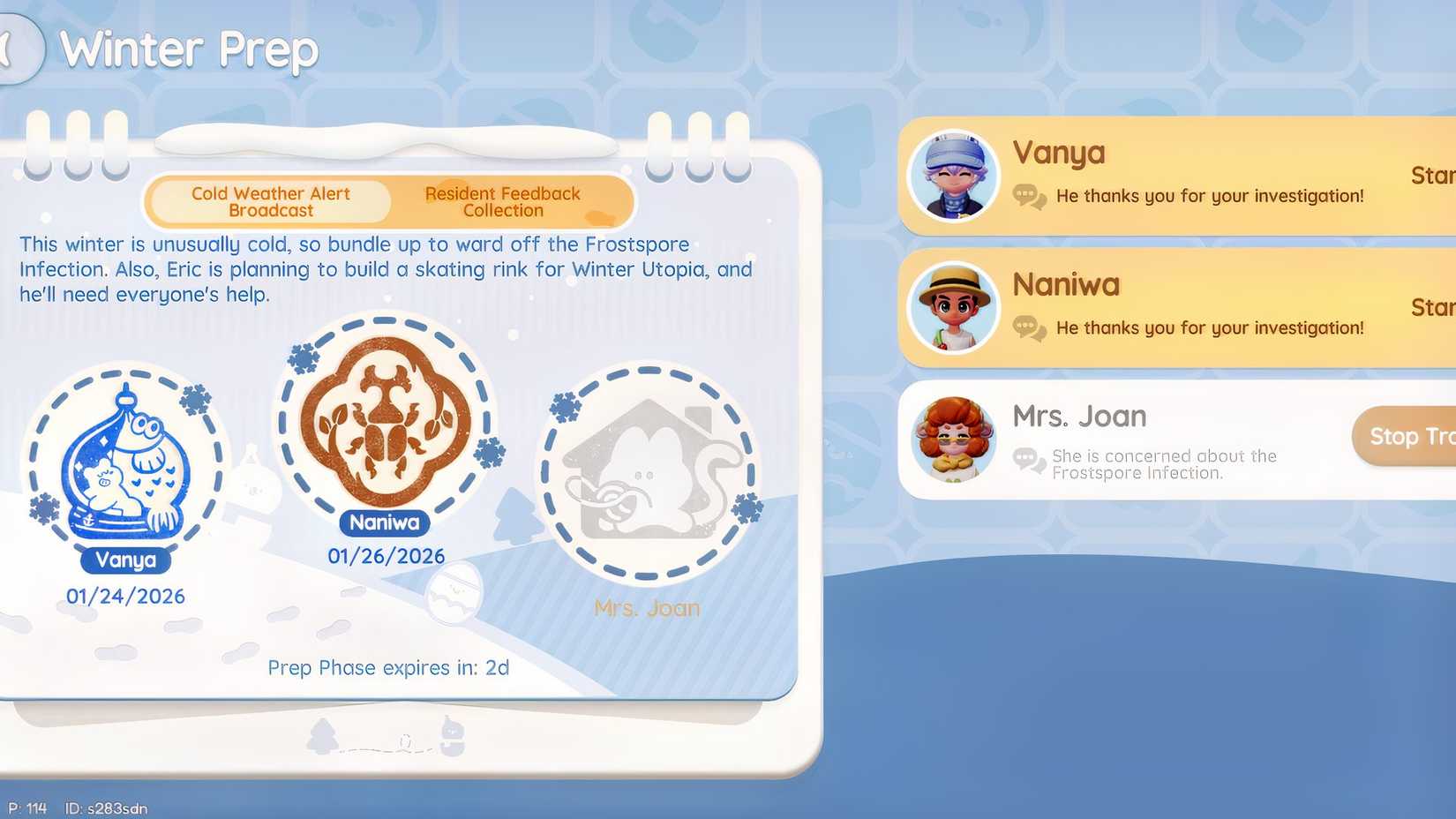The width and height of the screenshot is (1456, 819).
Task: Click the 01/26/2026 date label
Action: [x=385, y=555]
